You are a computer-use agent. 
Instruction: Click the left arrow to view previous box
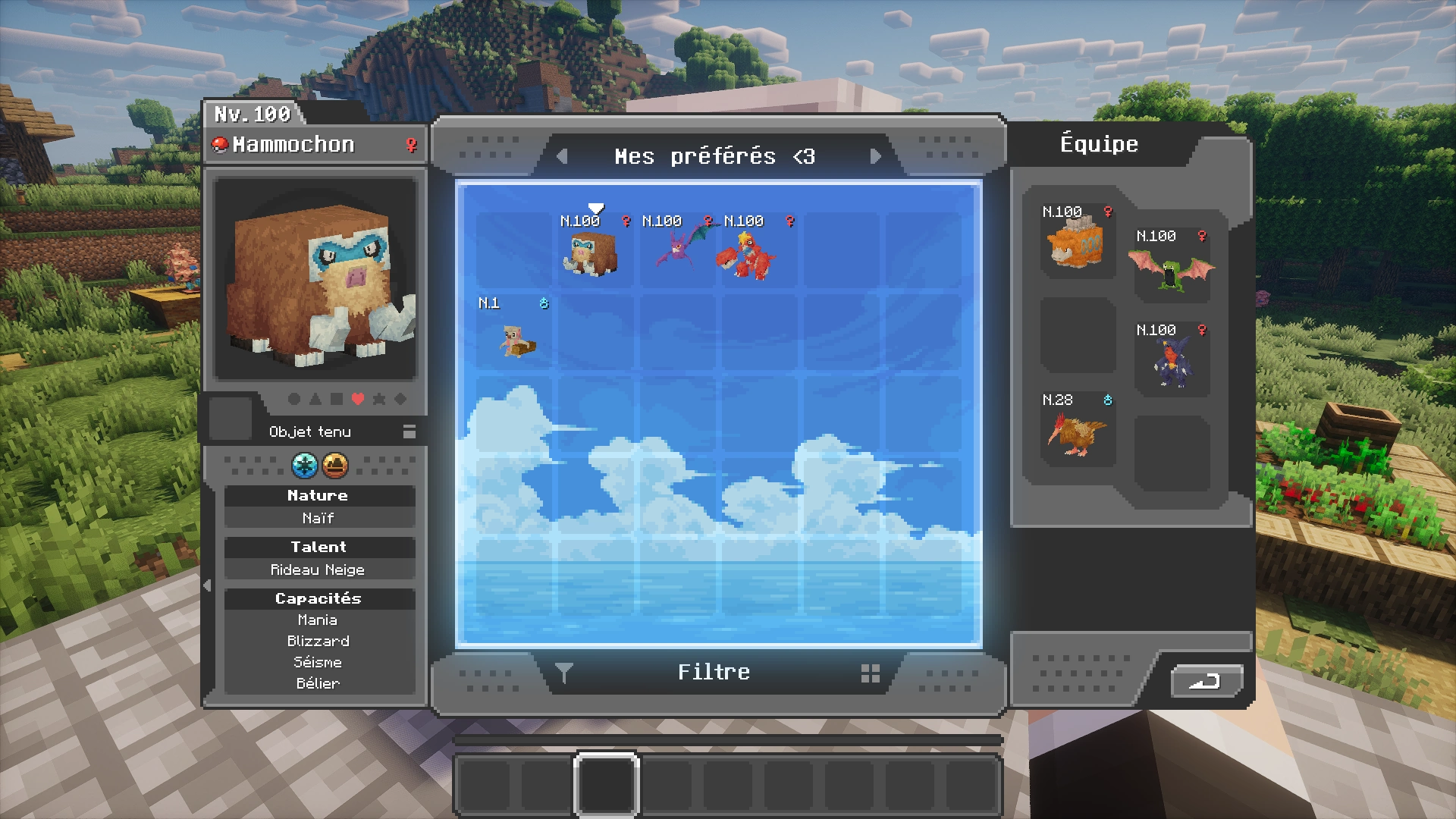coord(562,156)
